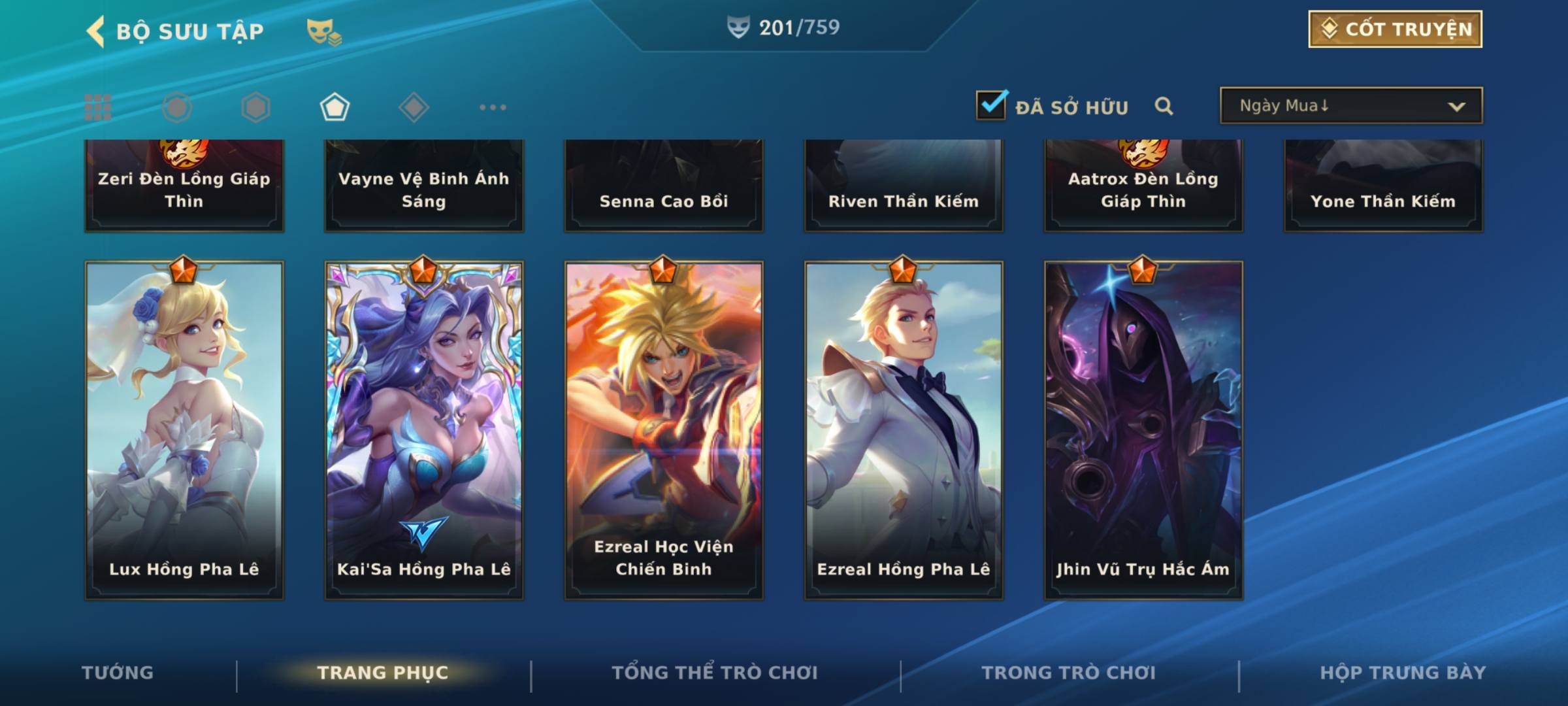The image size is (1568, 706).
Task: Click the golden mask coins icon
Action: [x=323, y=32]
